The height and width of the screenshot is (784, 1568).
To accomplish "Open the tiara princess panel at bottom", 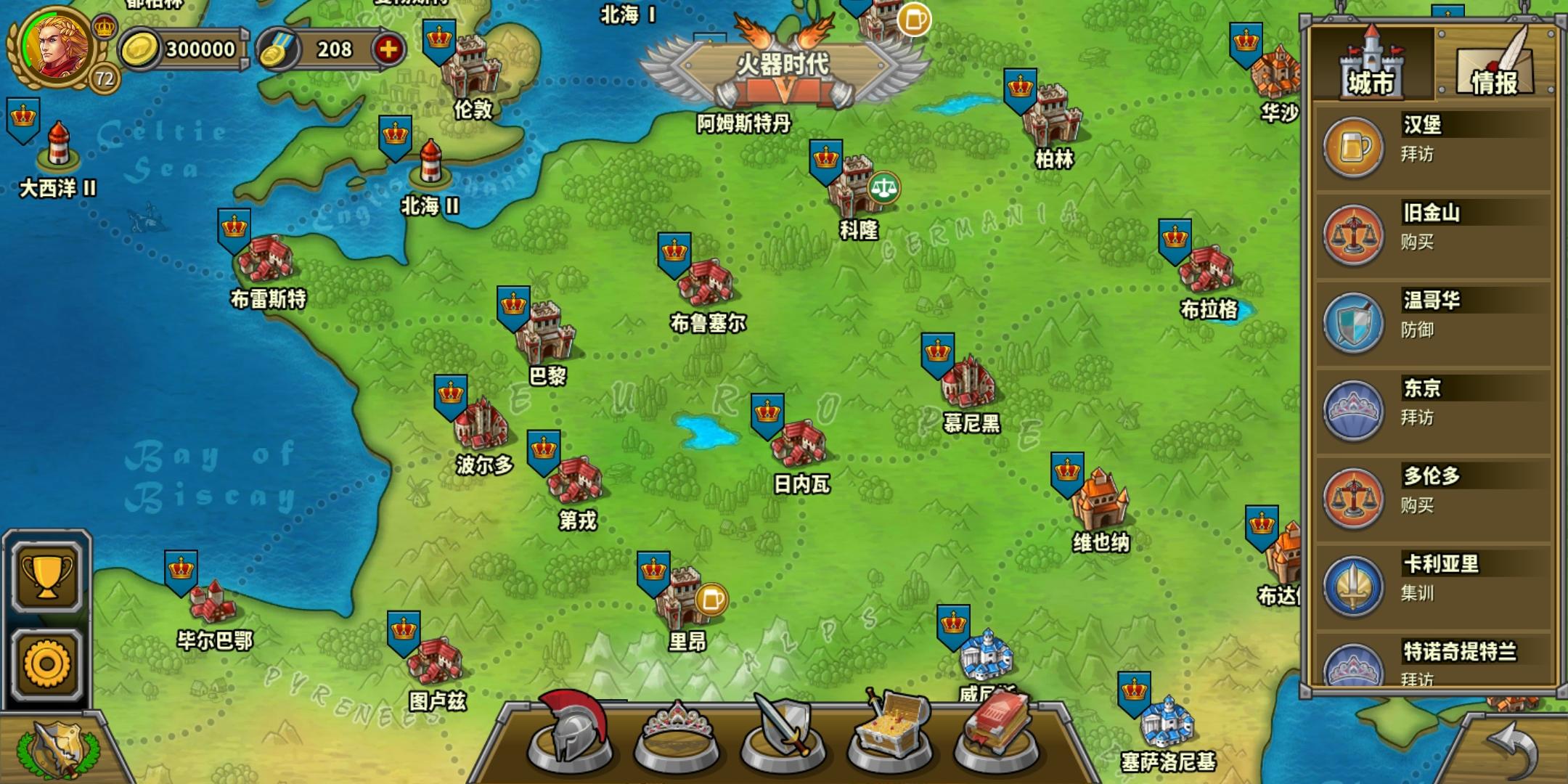I will (x=680, y=740).
